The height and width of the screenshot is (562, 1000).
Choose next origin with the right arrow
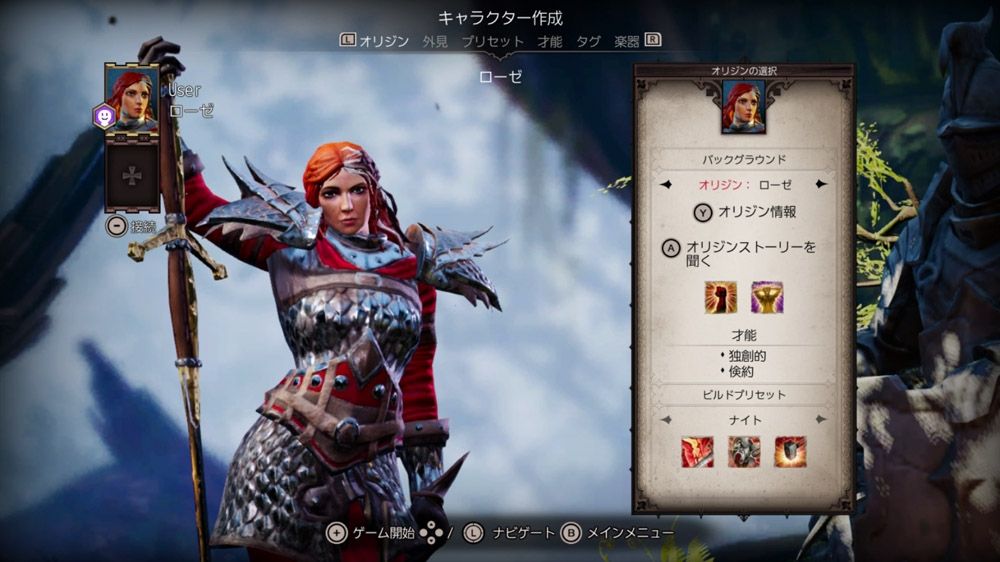click(x=821, y=184)
